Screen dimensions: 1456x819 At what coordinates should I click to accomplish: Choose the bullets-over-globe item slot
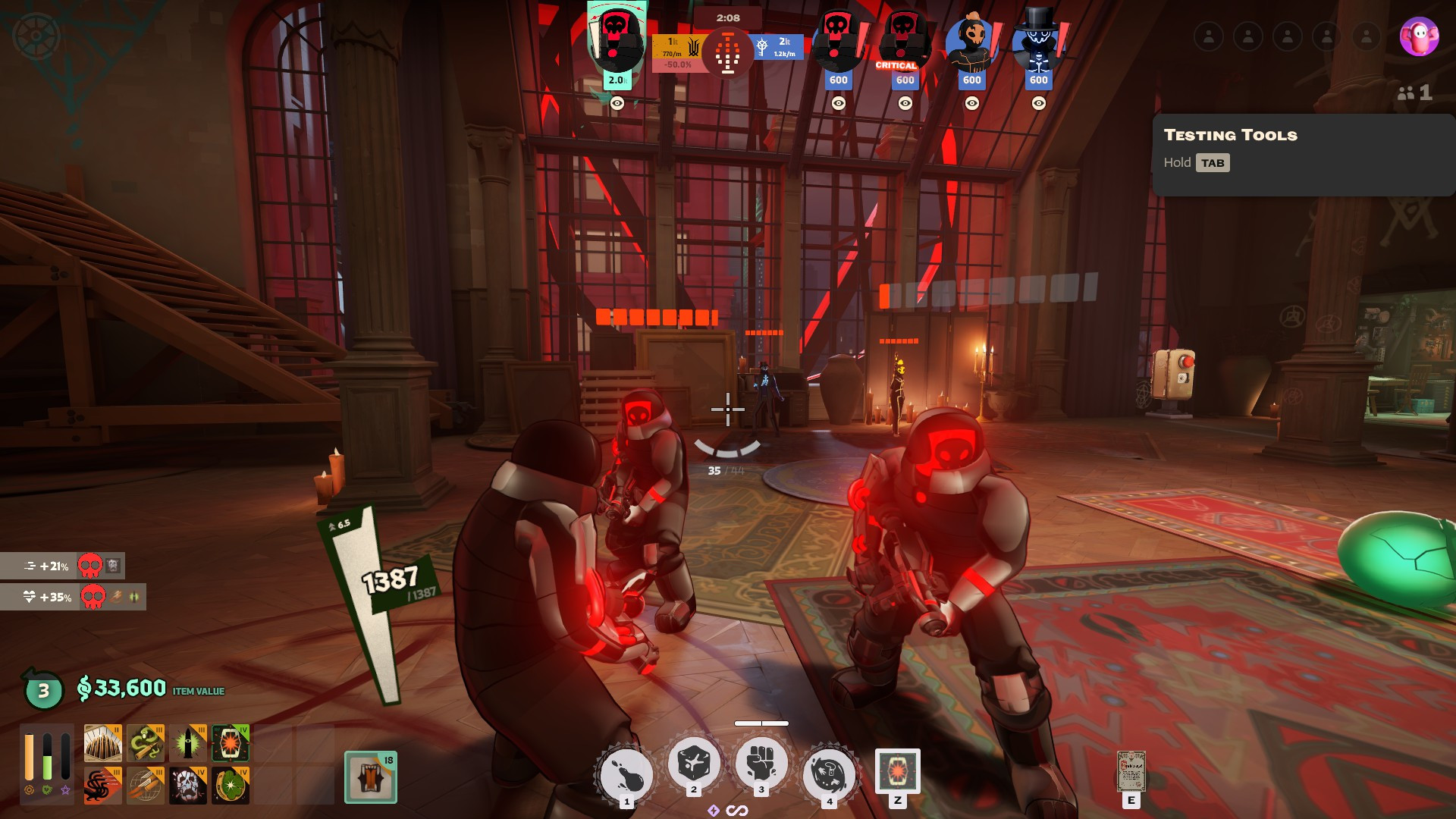coord(146,785)
